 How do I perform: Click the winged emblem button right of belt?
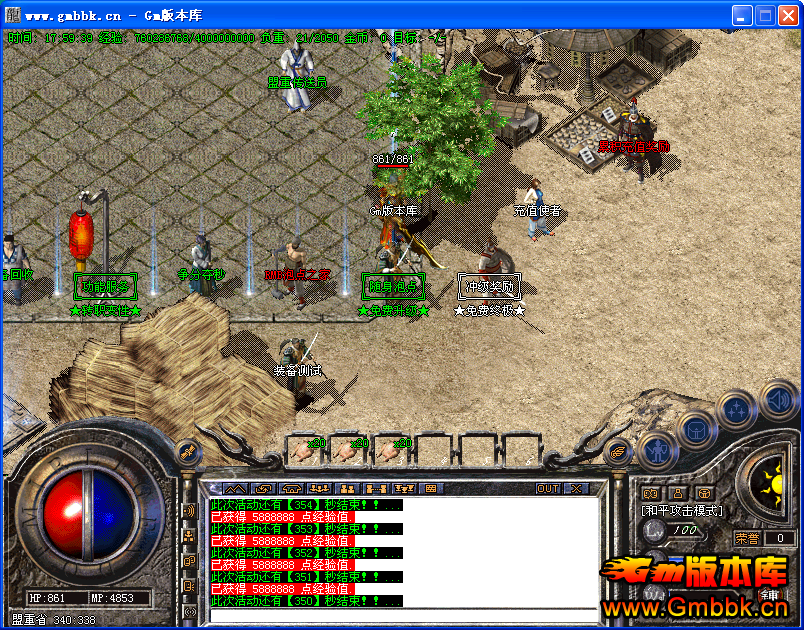[x=619, y=452]
